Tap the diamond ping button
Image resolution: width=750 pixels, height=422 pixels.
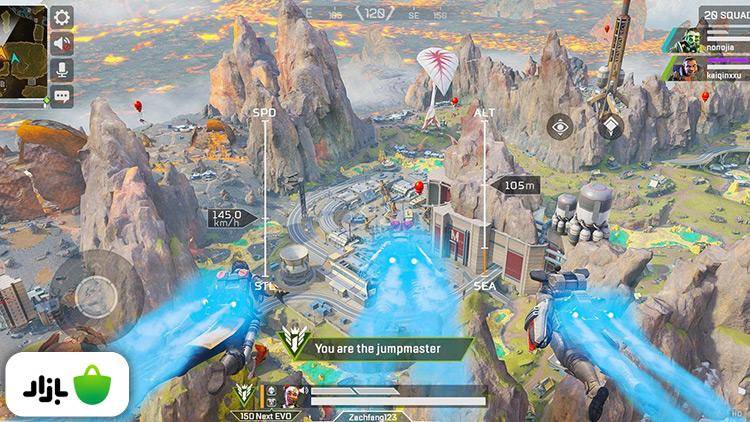pos(609,127)
